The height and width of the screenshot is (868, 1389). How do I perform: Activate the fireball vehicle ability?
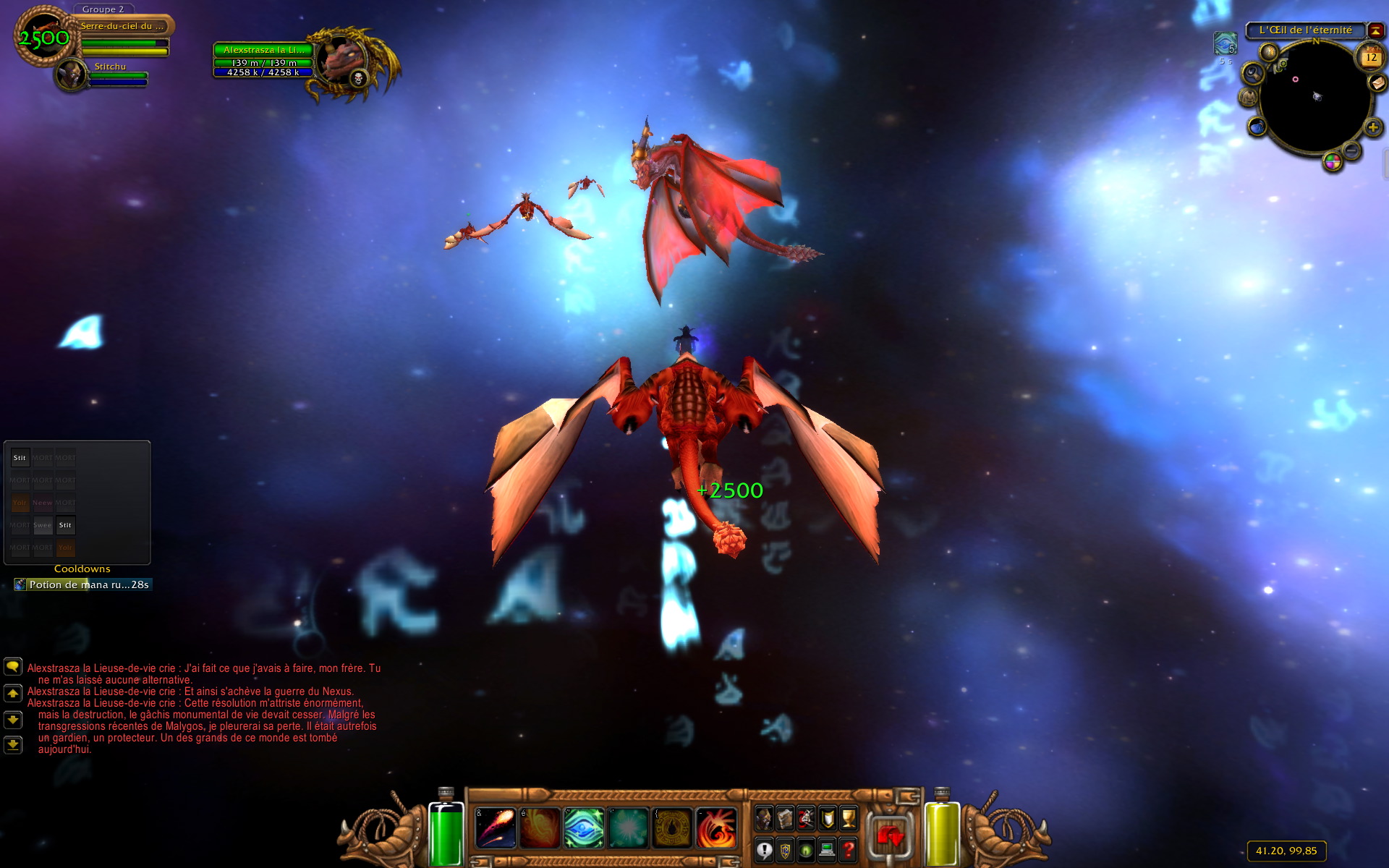click(x=496, y=827)
